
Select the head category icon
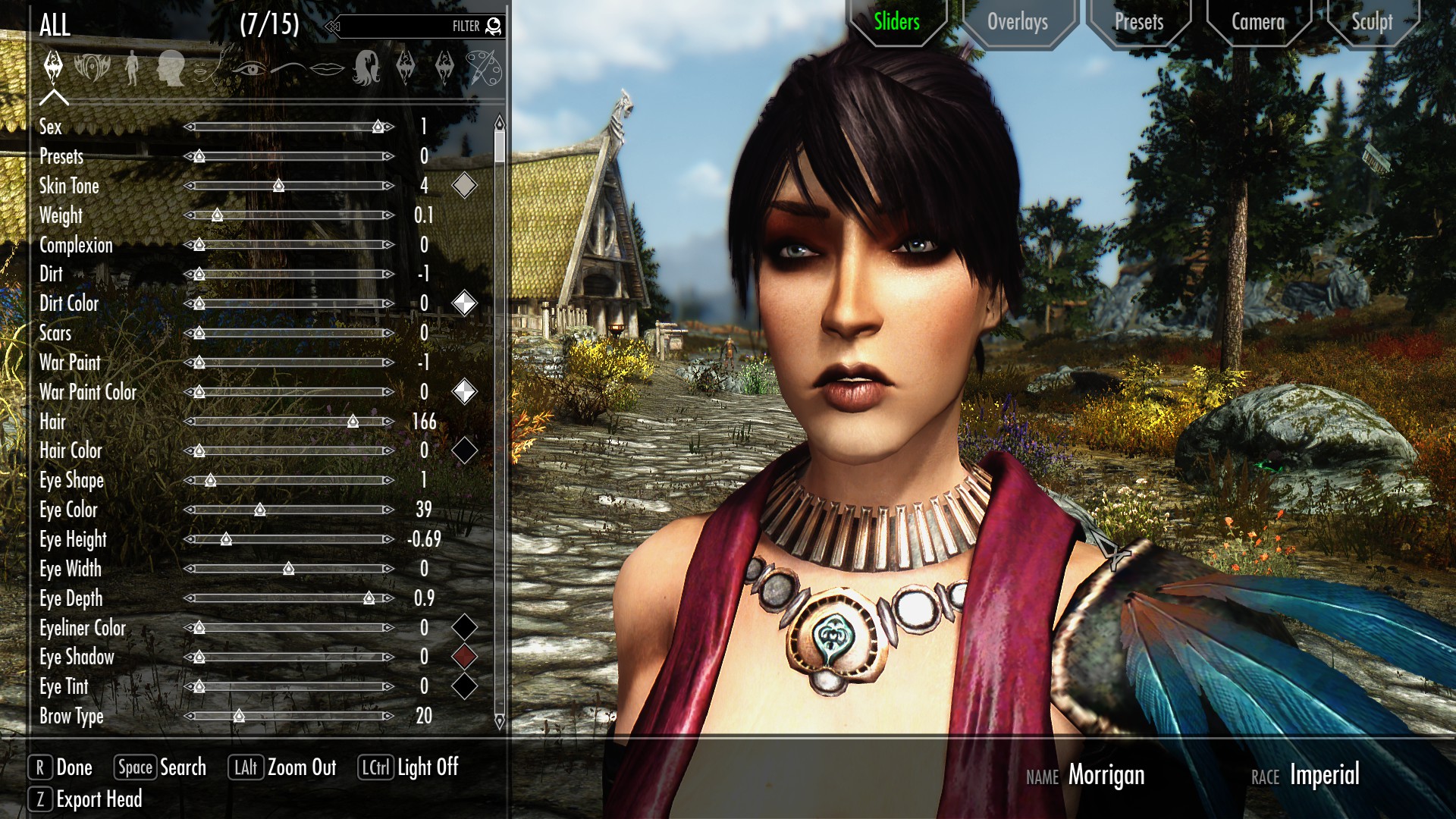tap(171, 68)
